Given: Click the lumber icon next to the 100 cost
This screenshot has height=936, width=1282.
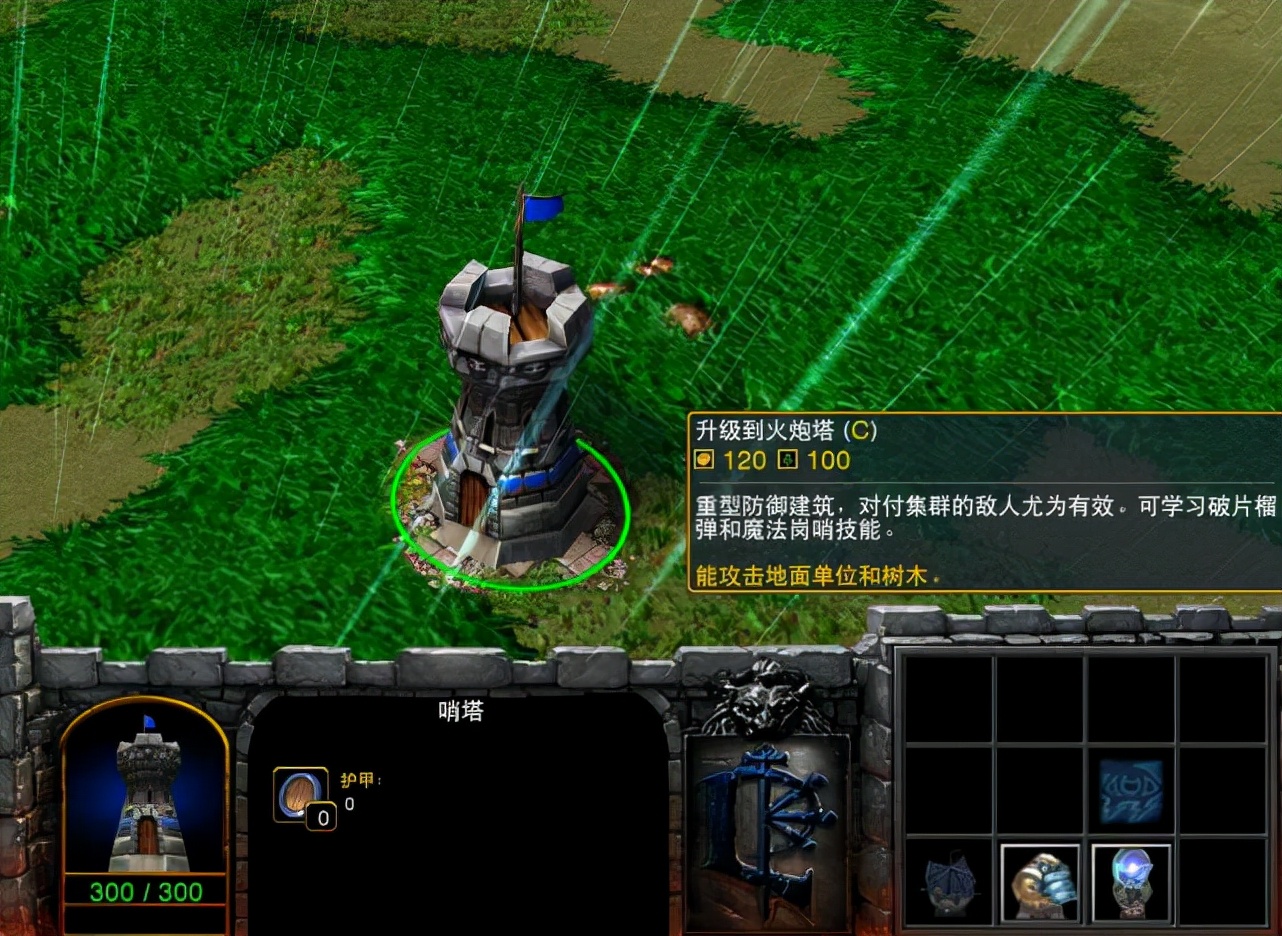Looking at the screenshot, I should [789, 461].
